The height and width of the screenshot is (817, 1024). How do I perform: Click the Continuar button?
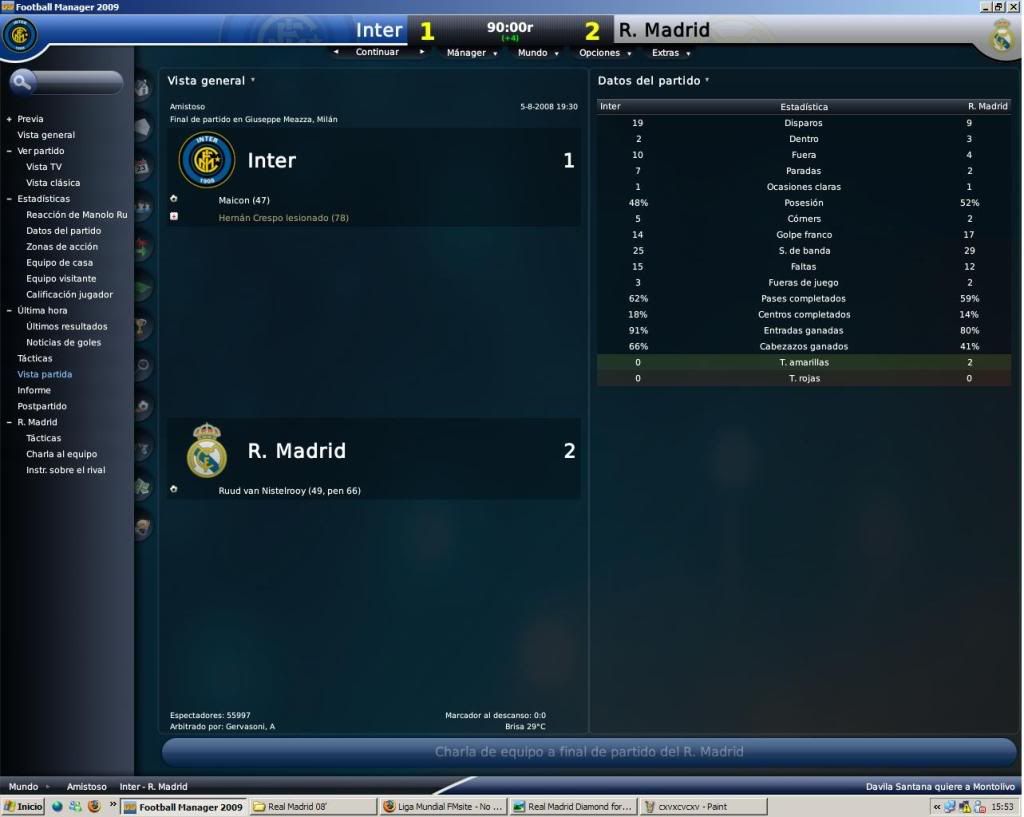(377, 53)
